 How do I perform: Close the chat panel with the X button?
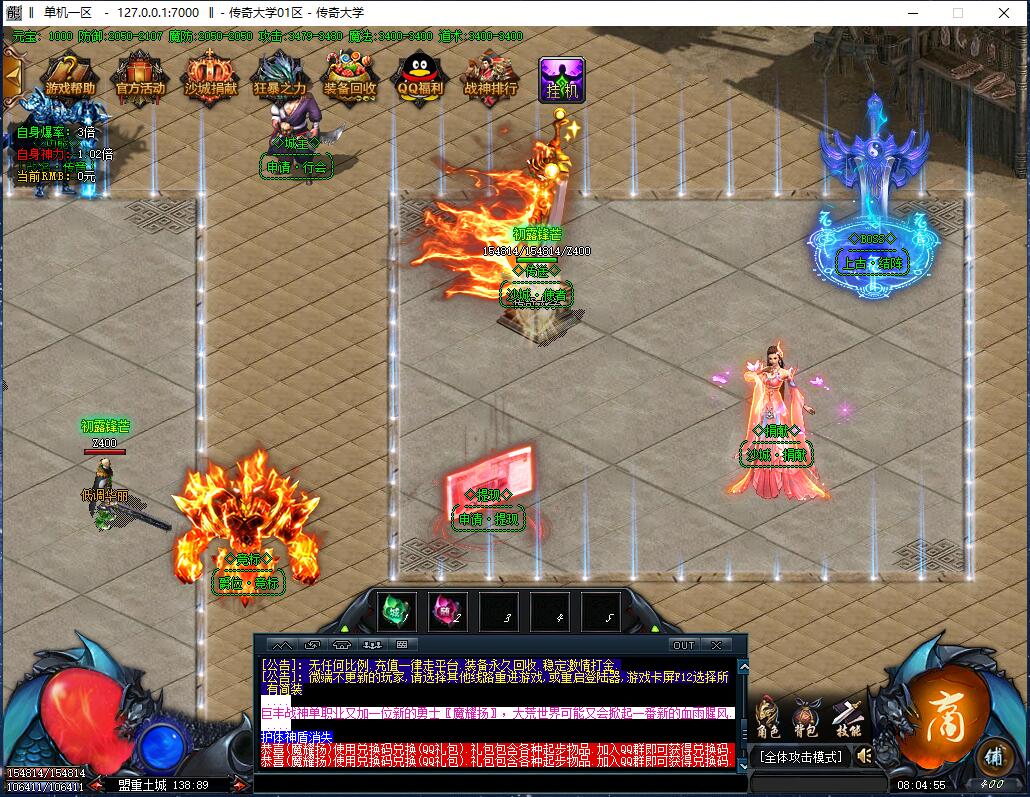(x=716, y=645)
